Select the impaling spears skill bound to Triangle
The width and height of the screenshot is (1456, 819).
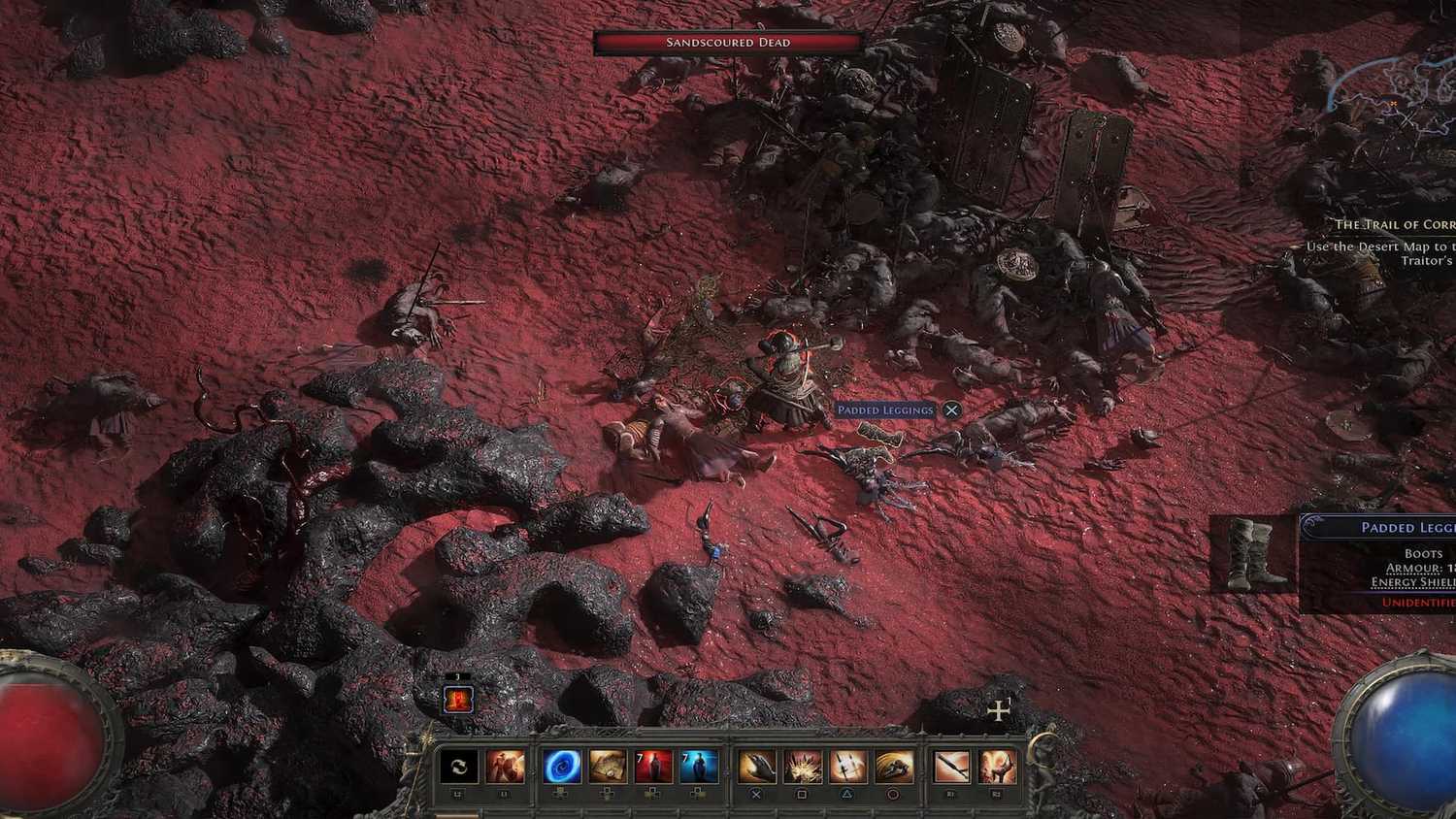click(848, 768)
